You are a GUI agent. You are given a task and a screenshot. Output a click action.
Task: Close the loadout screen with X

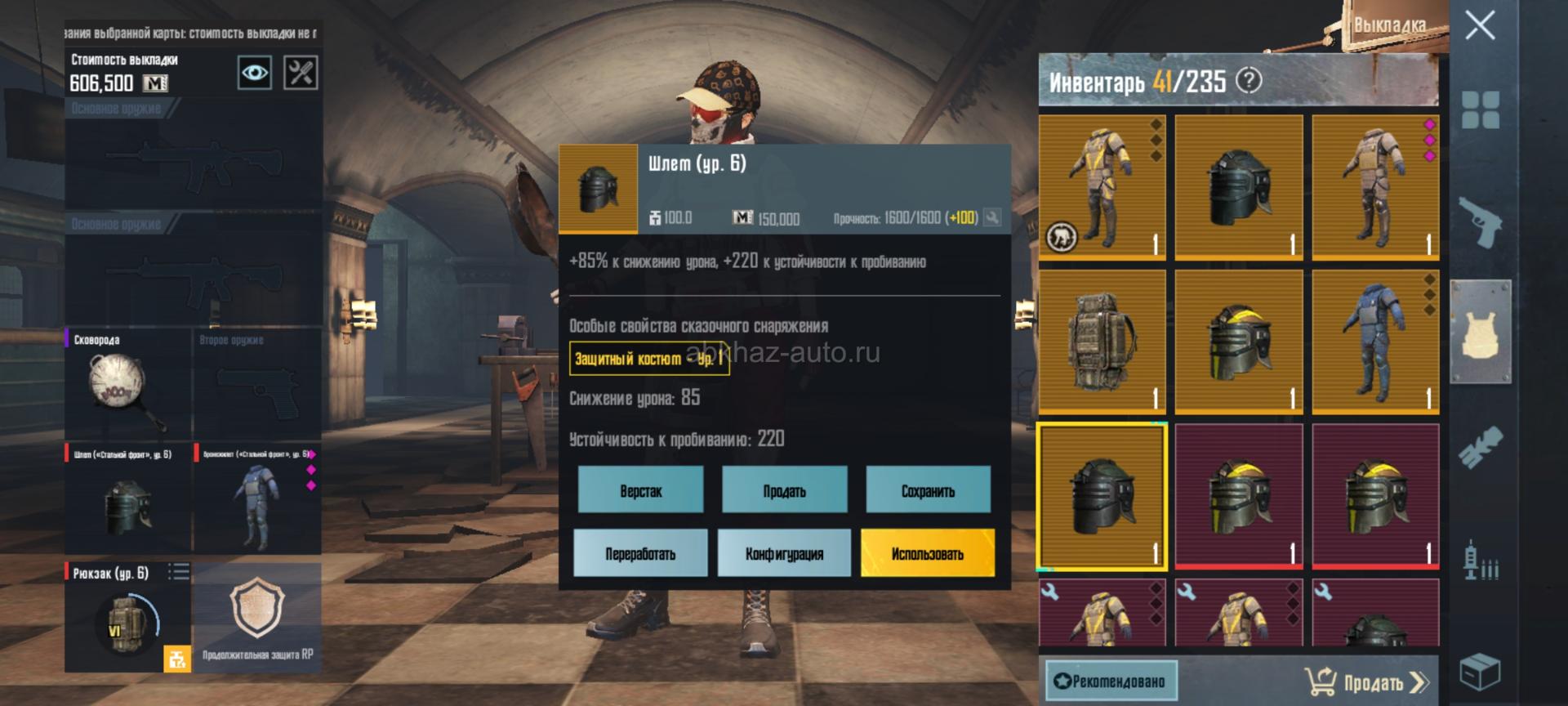(1480, 26)
